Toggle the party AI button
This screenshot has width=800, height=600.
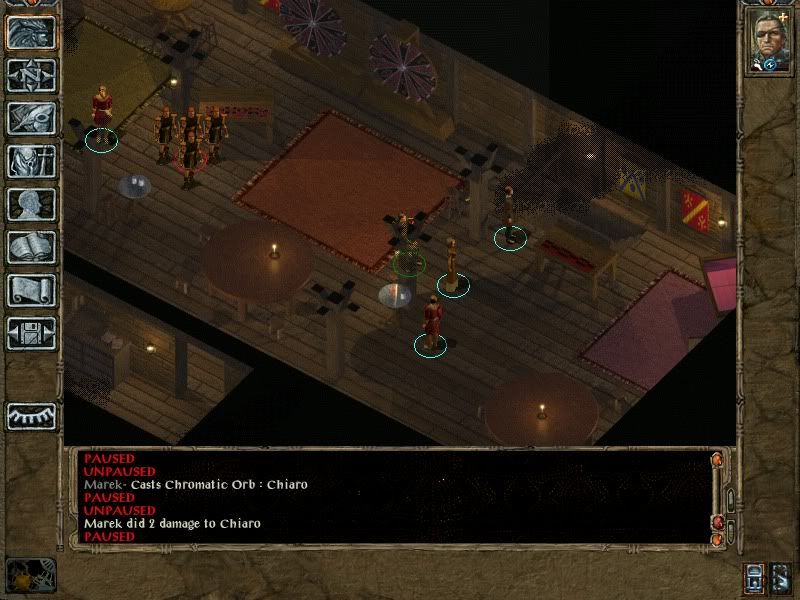coord(782,578)
